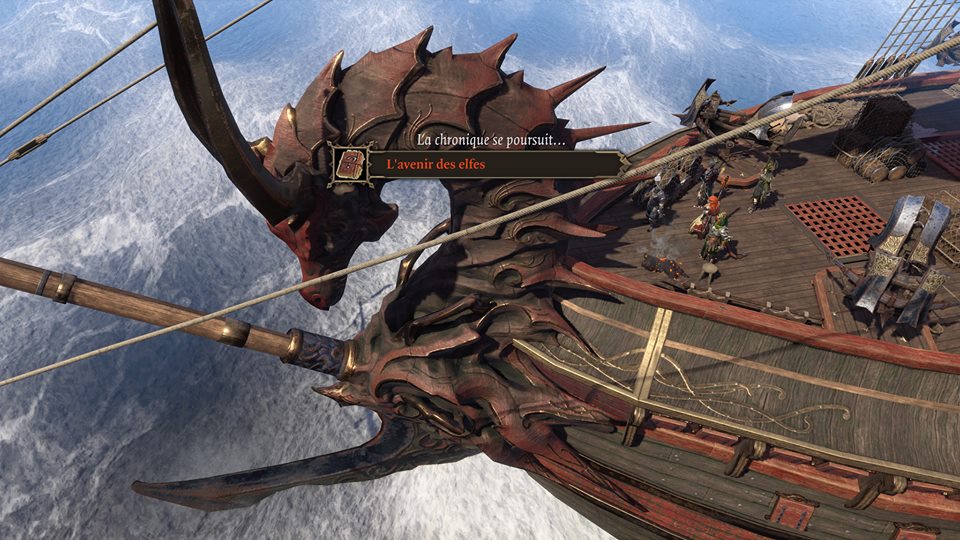Click the journal icon beside the quest banner
The image size is (960, 540).
350,164
